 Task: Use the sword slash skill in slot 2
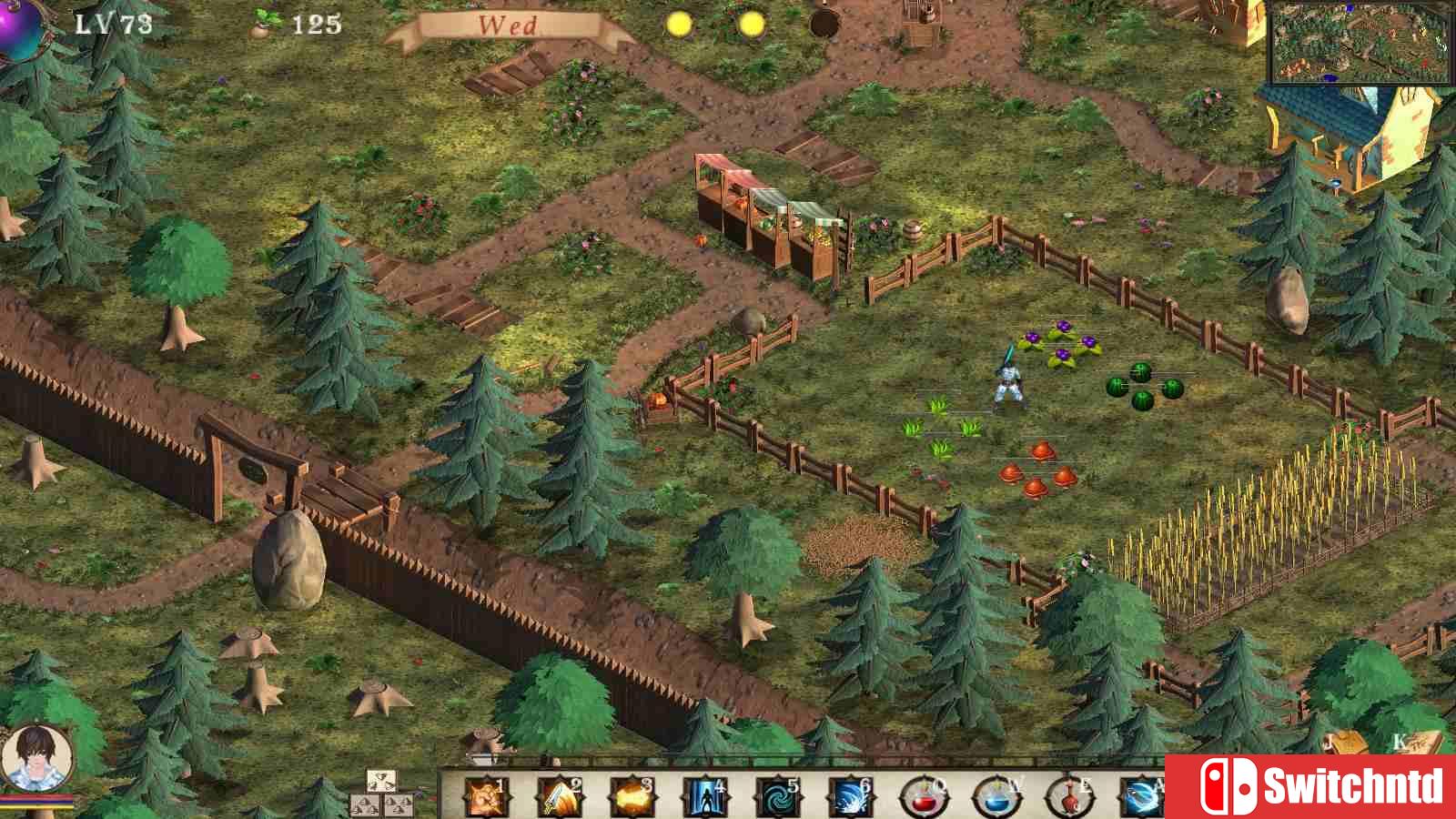coord(557,797)
